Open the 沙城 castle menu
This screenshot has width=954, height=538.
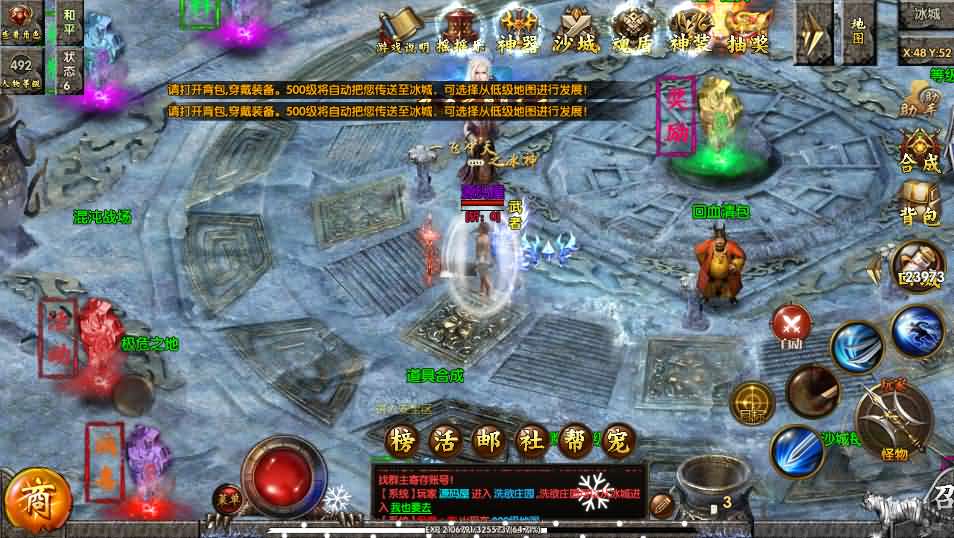(x=578, y=27)
